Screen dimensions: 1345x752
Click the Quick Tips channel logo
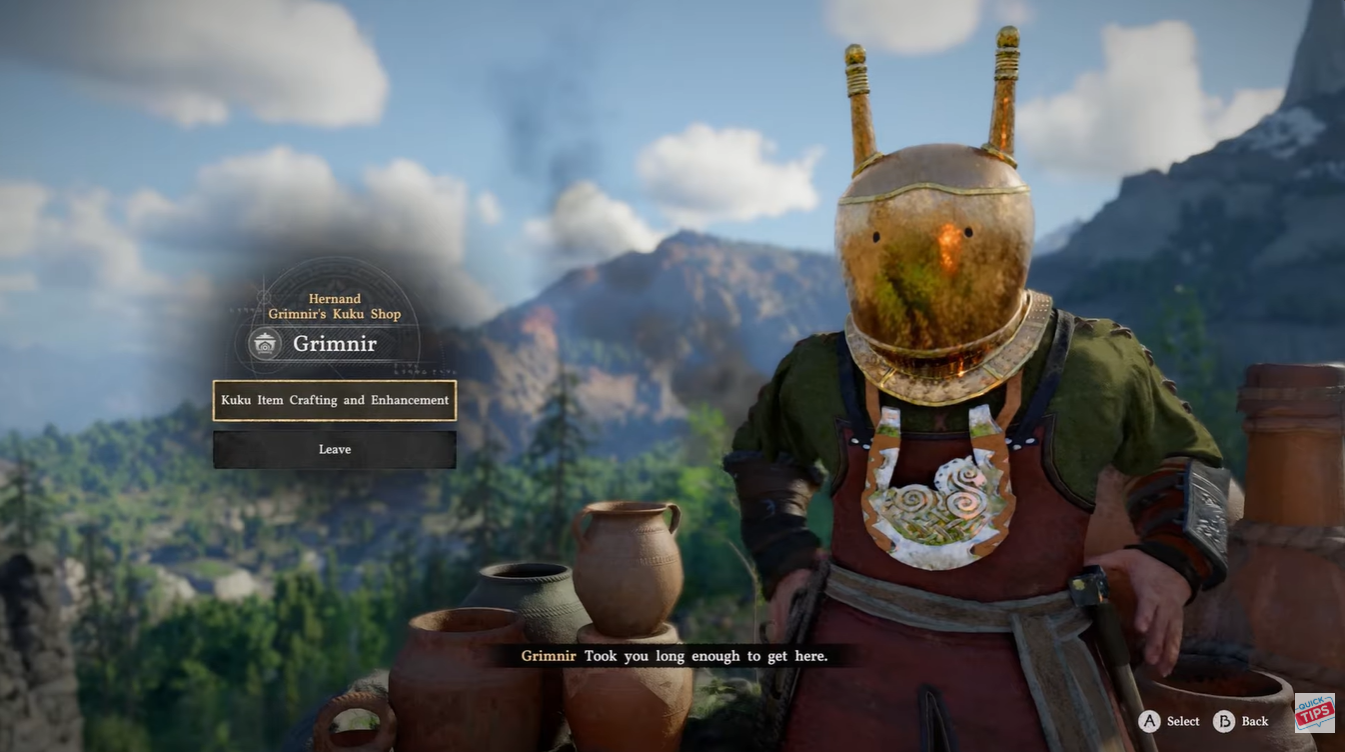[1314, 712]
